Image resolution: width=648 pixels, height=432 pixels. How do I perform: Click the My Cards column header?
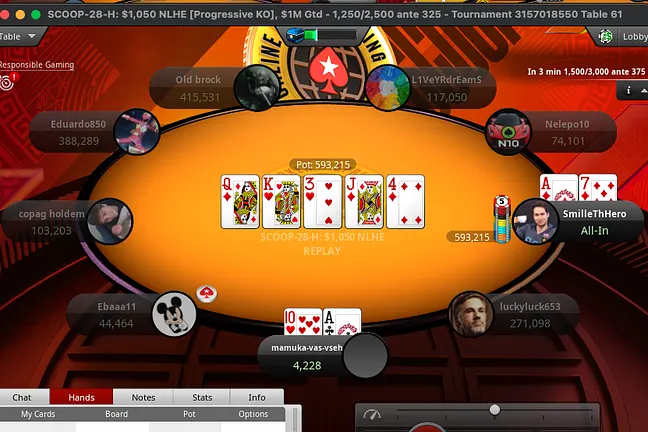click(38, 414)
